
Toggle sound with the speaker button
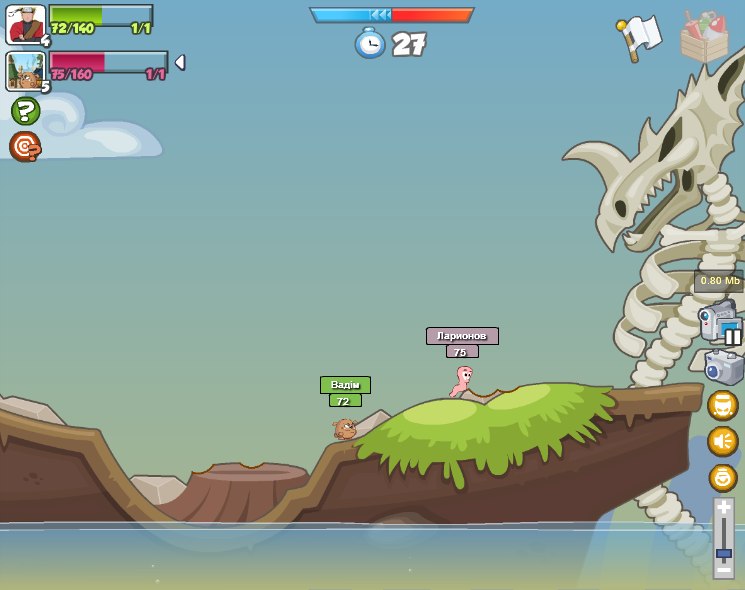coord(722,441)
